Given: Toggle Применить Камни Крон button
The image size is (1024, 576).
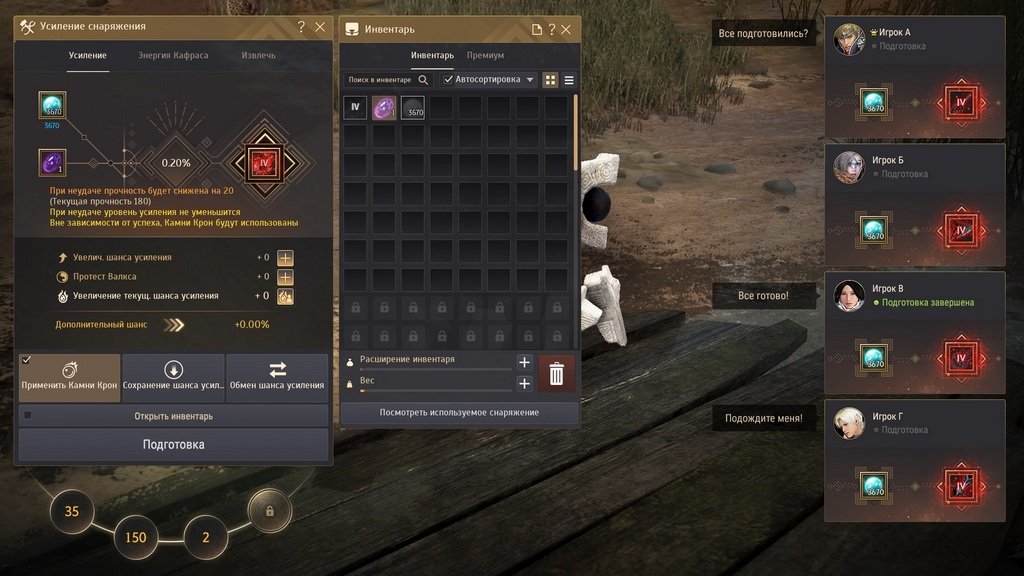Looking at the screenshot, I should (x=69, y=376).
